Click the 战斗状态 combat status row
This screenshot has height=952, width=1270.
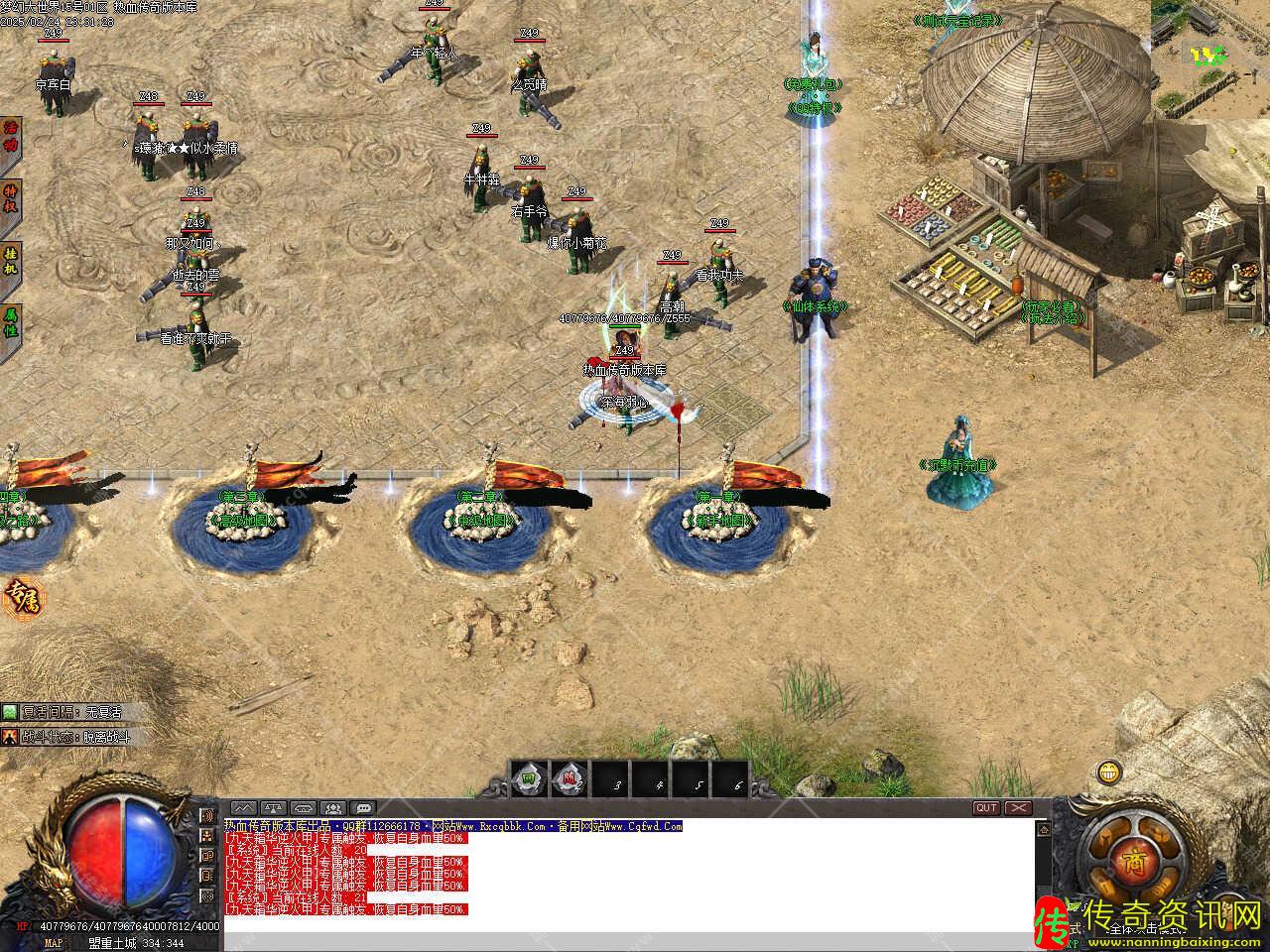[64, 737]
